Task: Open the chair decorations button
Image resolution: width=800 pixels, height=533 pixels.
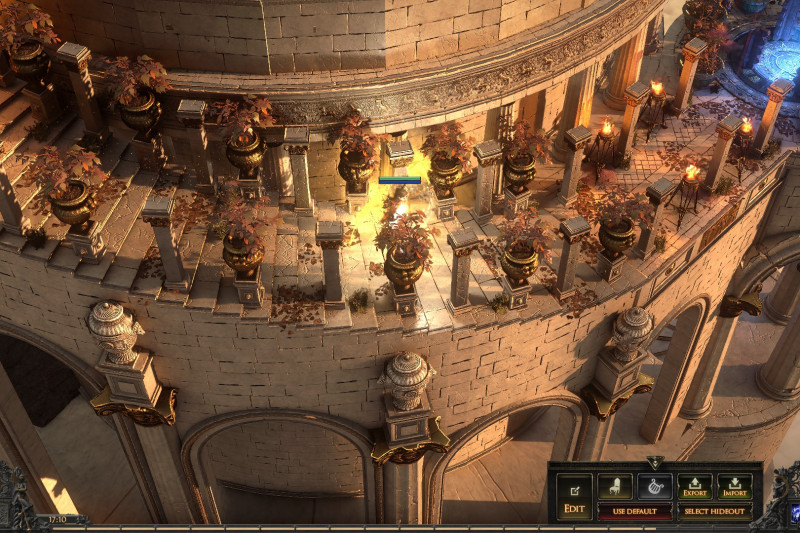Action: point(615,487)
